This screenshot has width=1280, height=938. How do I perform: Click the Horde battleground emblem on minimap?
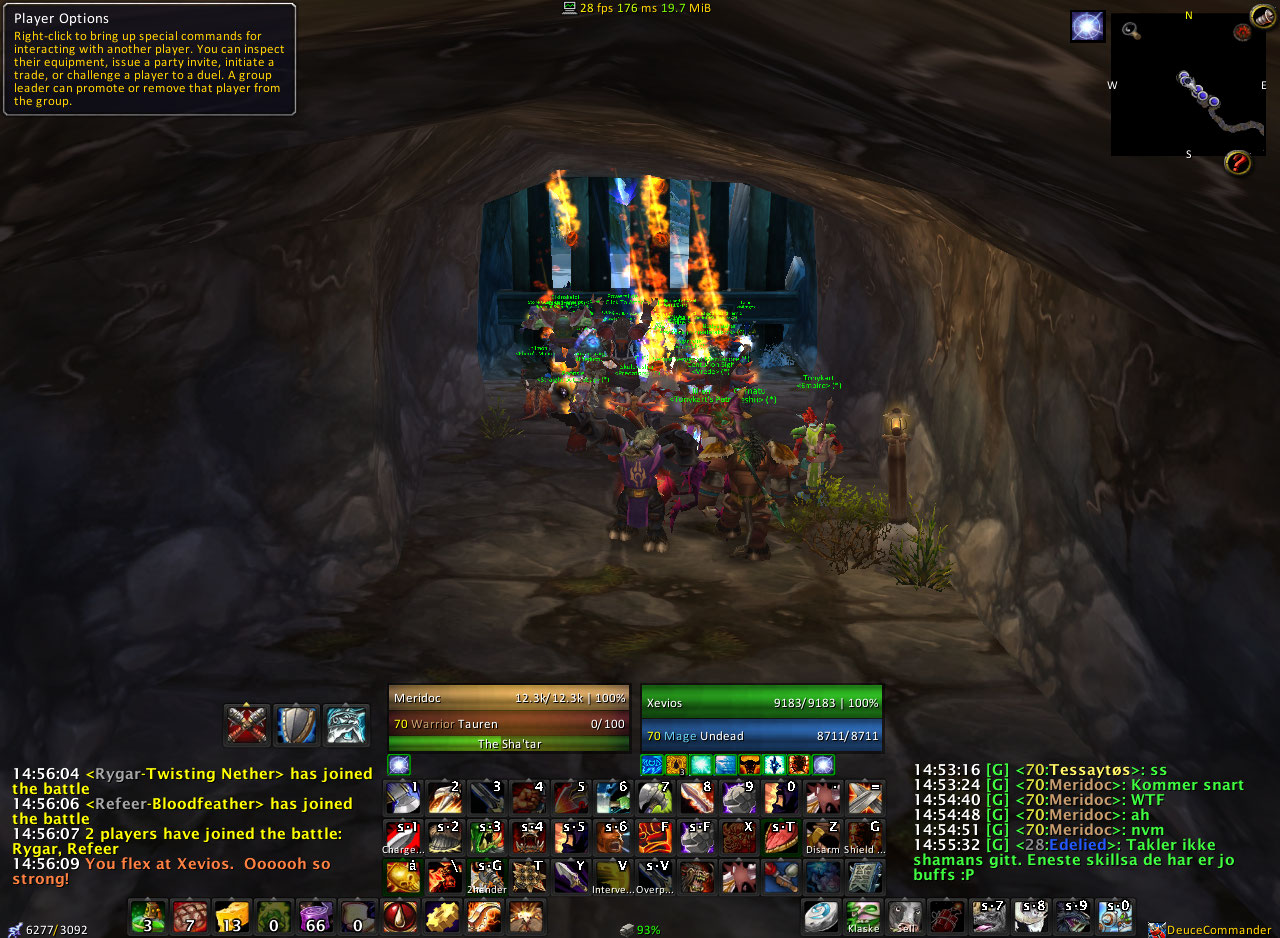(1242, 33)
